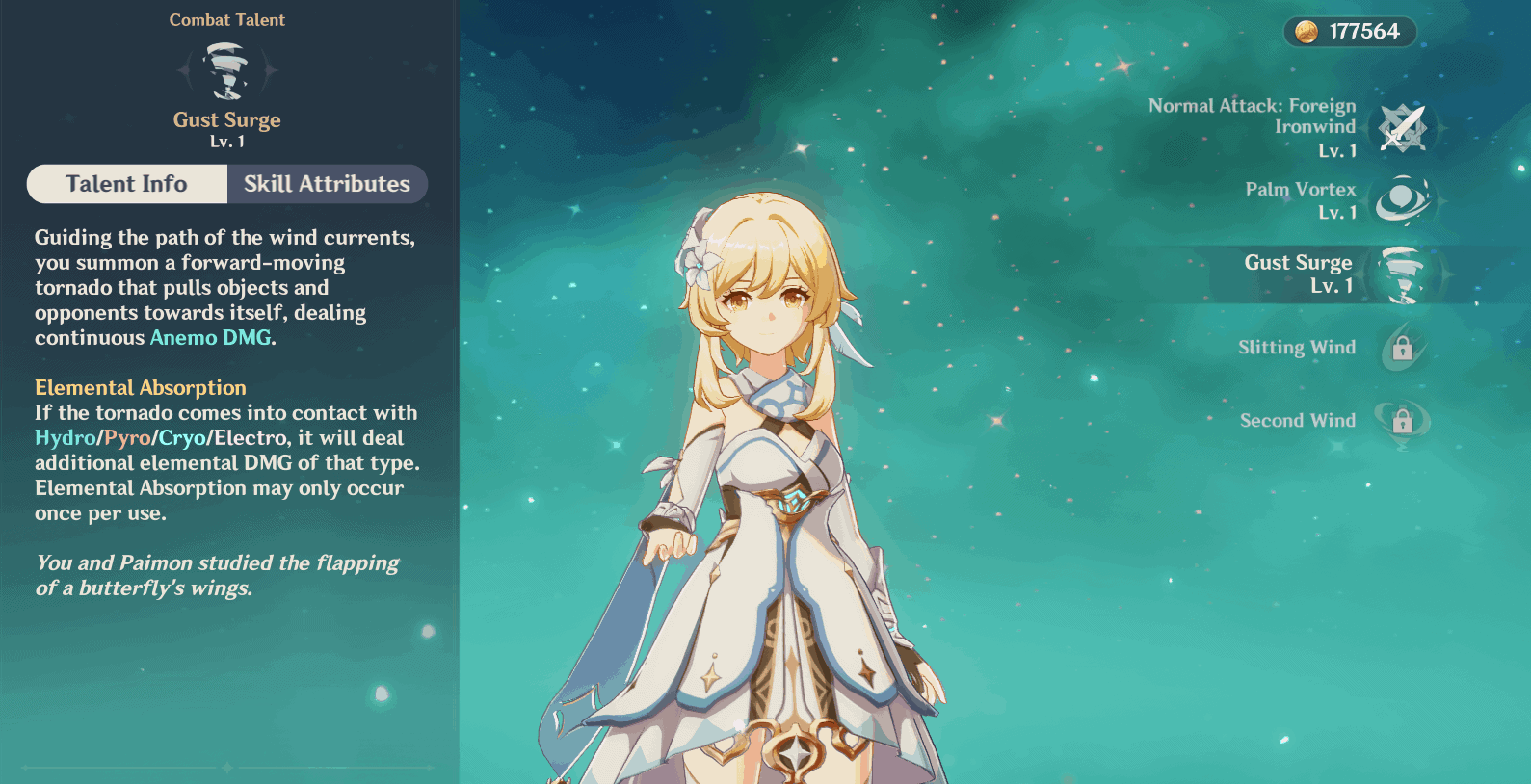View the locked Second Wind talent
Viewport: 1531px width, 784px height.
pyautogui.click(x=1402, y=421)
